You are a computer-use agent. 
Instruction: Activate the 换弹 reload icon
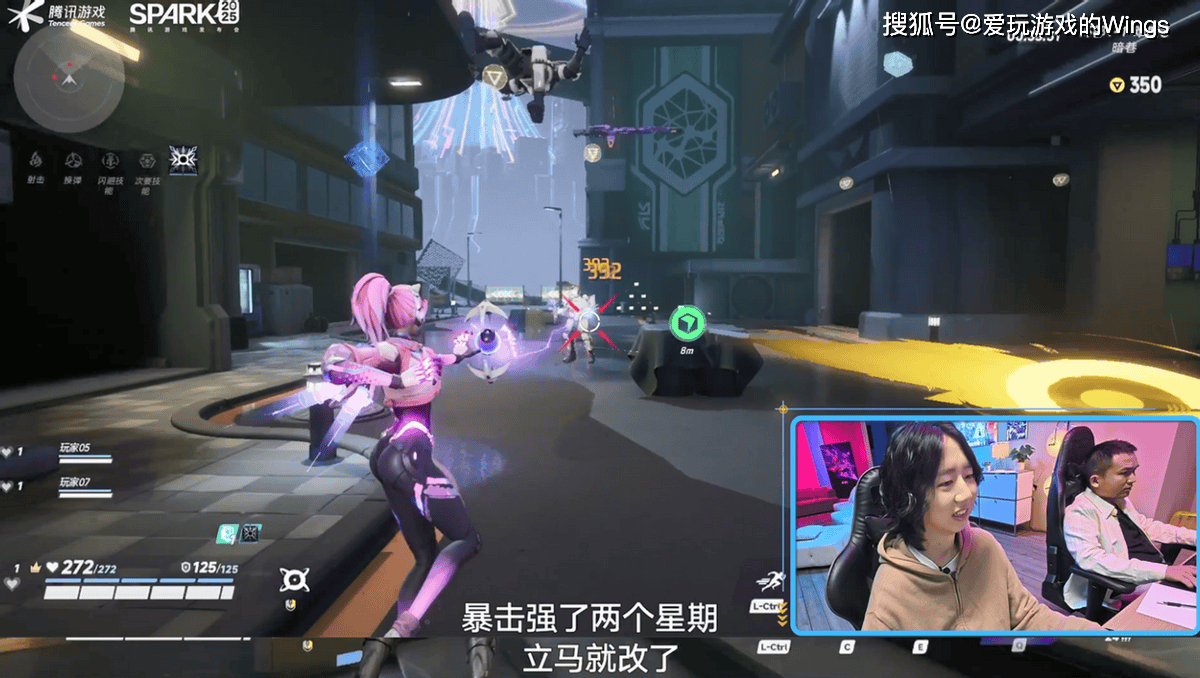(x=73, y=160)
